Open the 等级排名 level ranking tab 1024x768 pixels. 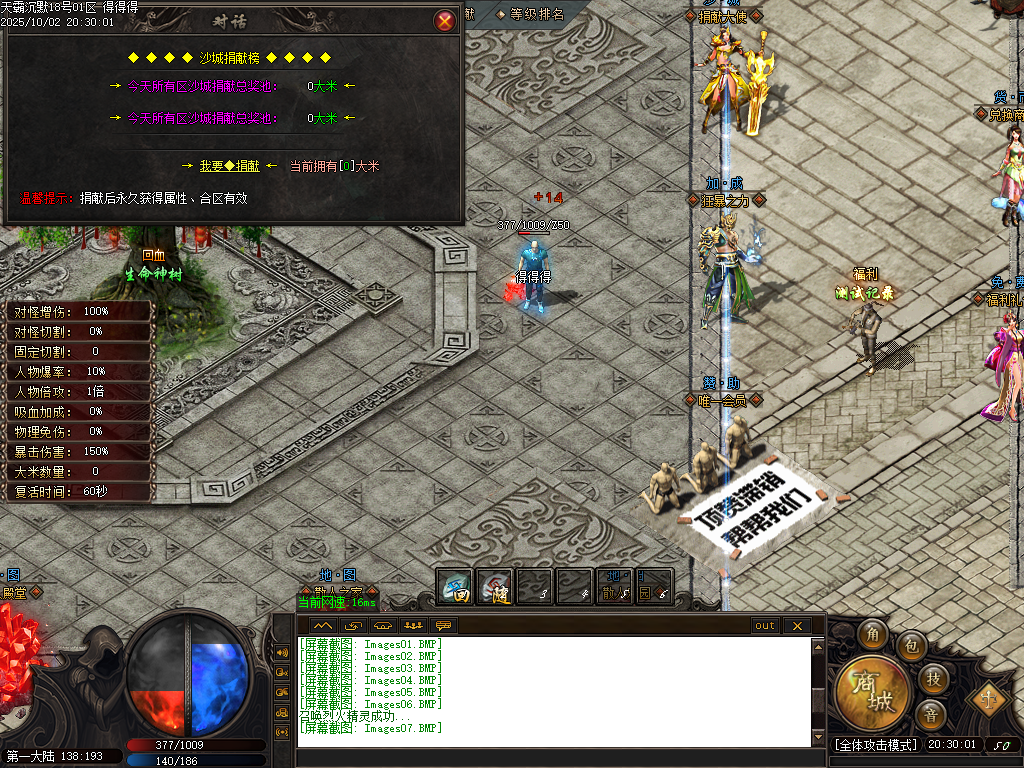[x=537, y=14]
